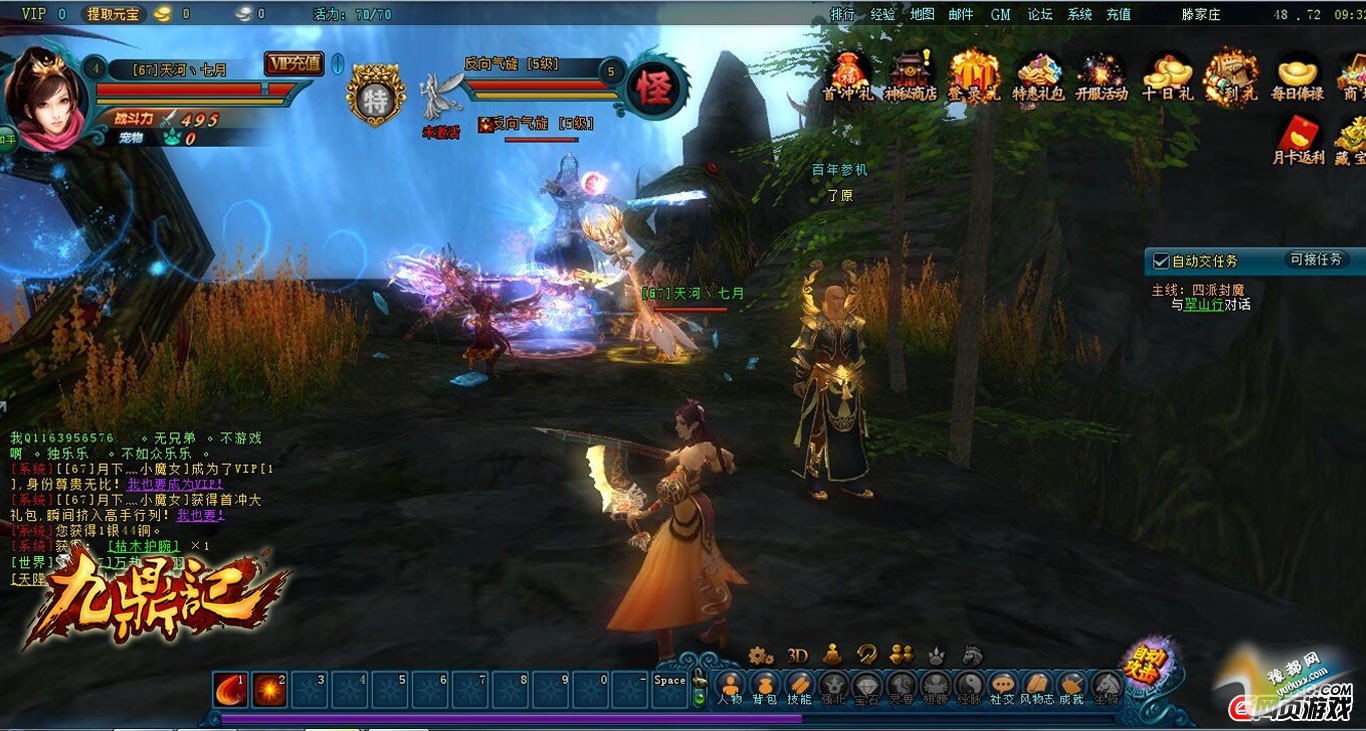The width and height of the screenshot is (1366, 731).
Task: Open the 背包 backpack
Action: (x=765, y=687)
